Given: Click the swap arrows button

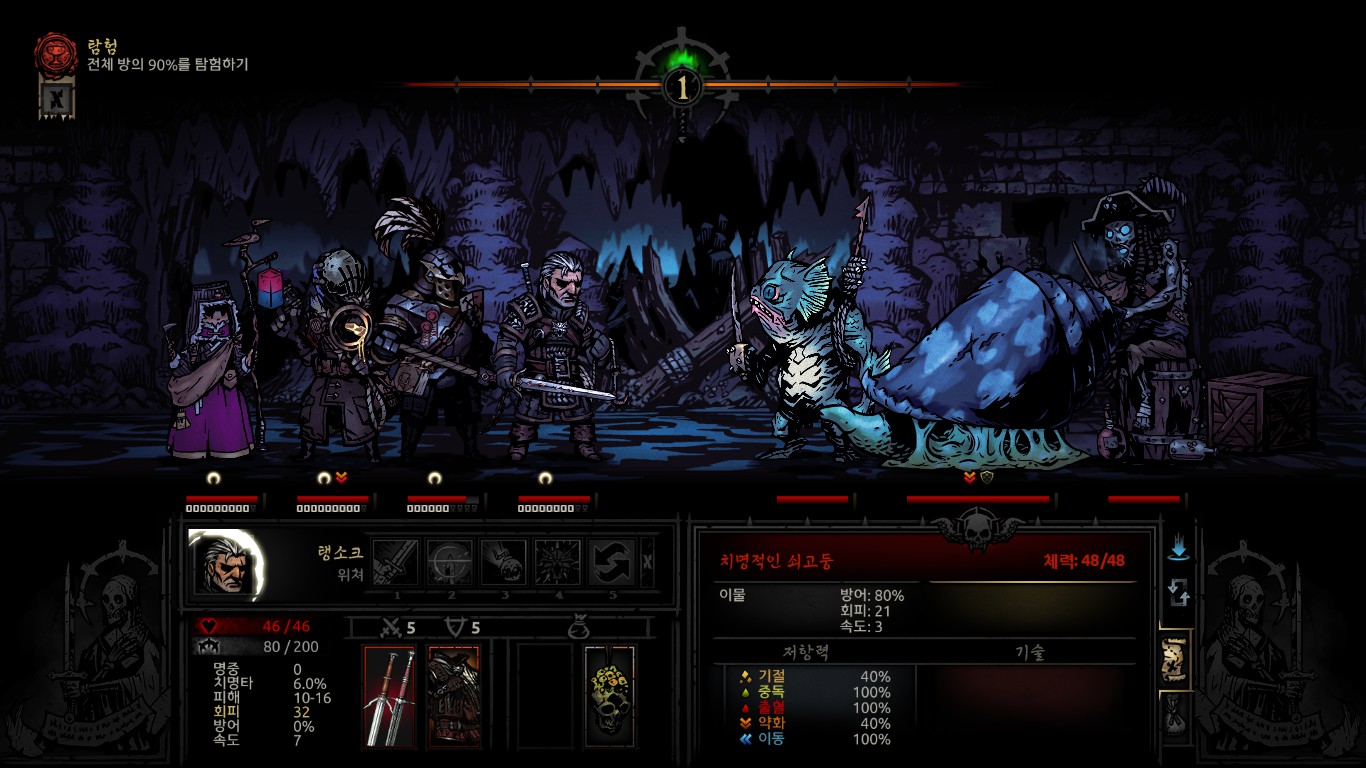Looking at the screenshot, I should click(1178, 595).
